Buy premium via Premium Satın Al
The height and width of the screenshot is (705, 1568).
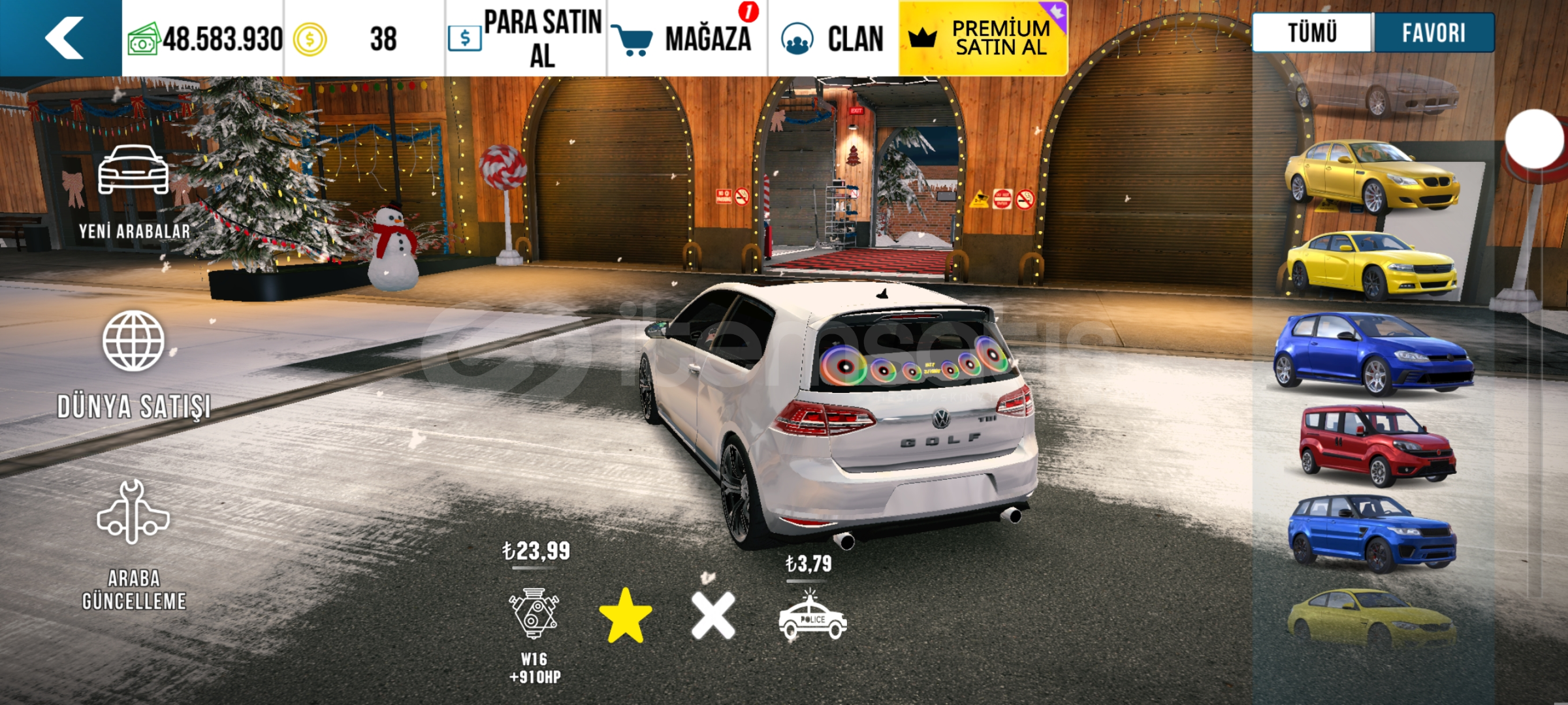983,39
